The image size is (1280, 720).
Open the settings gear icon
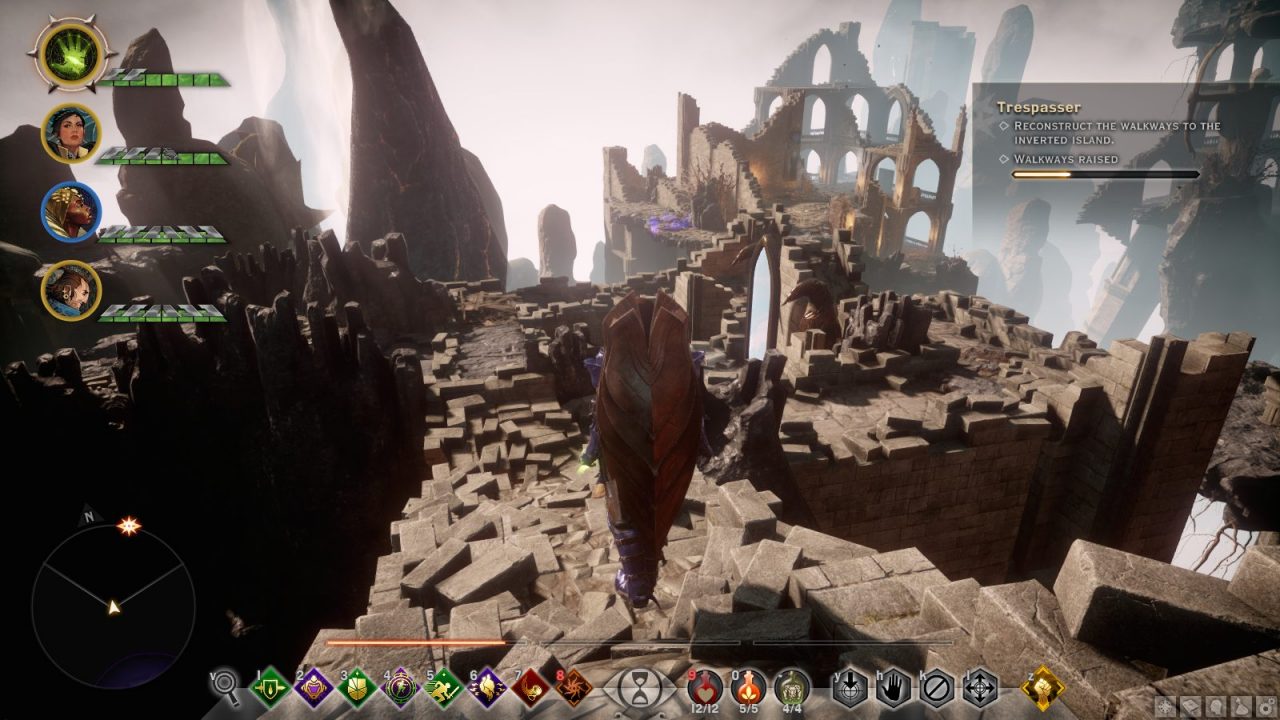(x=1264, y=707)
